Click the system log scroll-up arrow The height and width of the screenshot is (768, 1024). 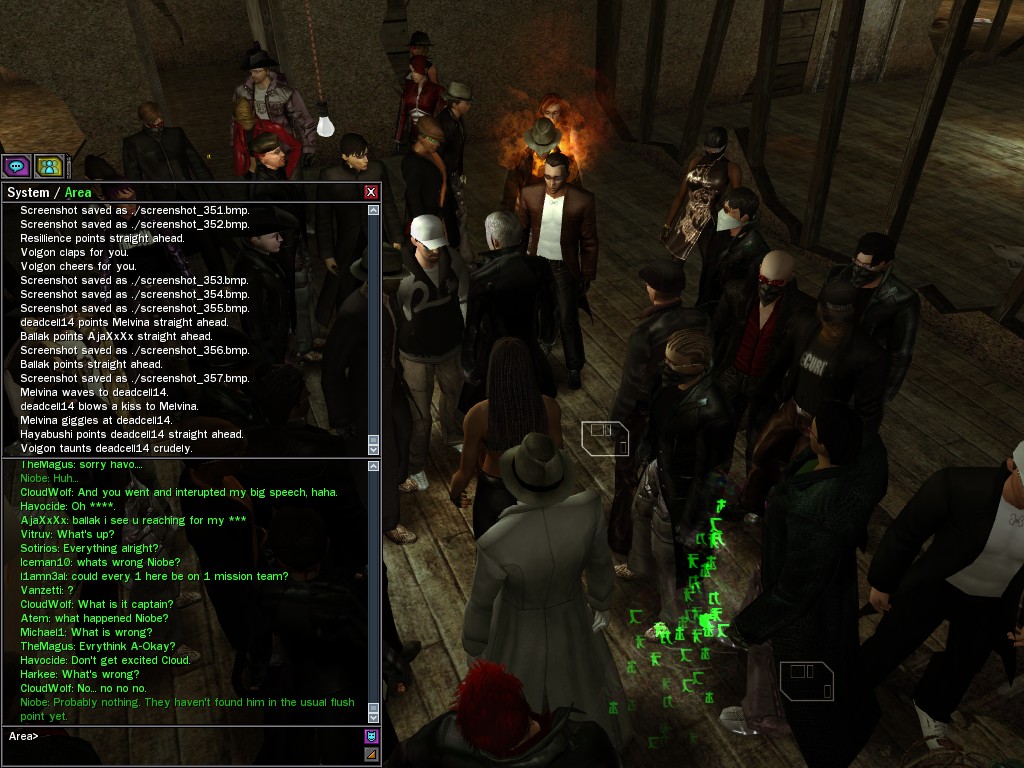374,210
